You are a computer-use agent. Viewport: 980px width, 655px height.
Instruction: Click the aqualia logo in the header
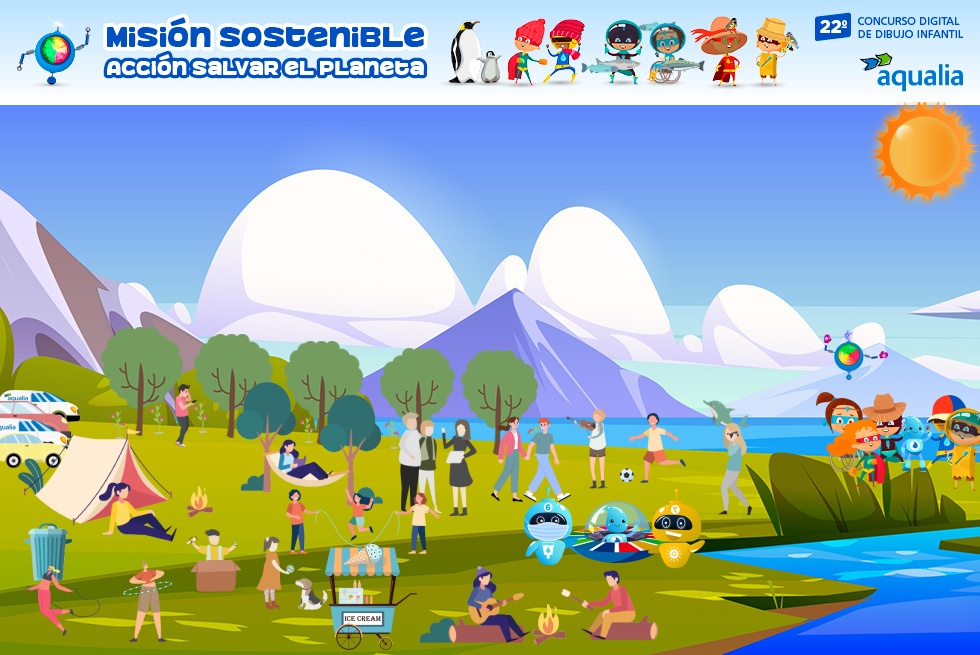pos(911,71)
